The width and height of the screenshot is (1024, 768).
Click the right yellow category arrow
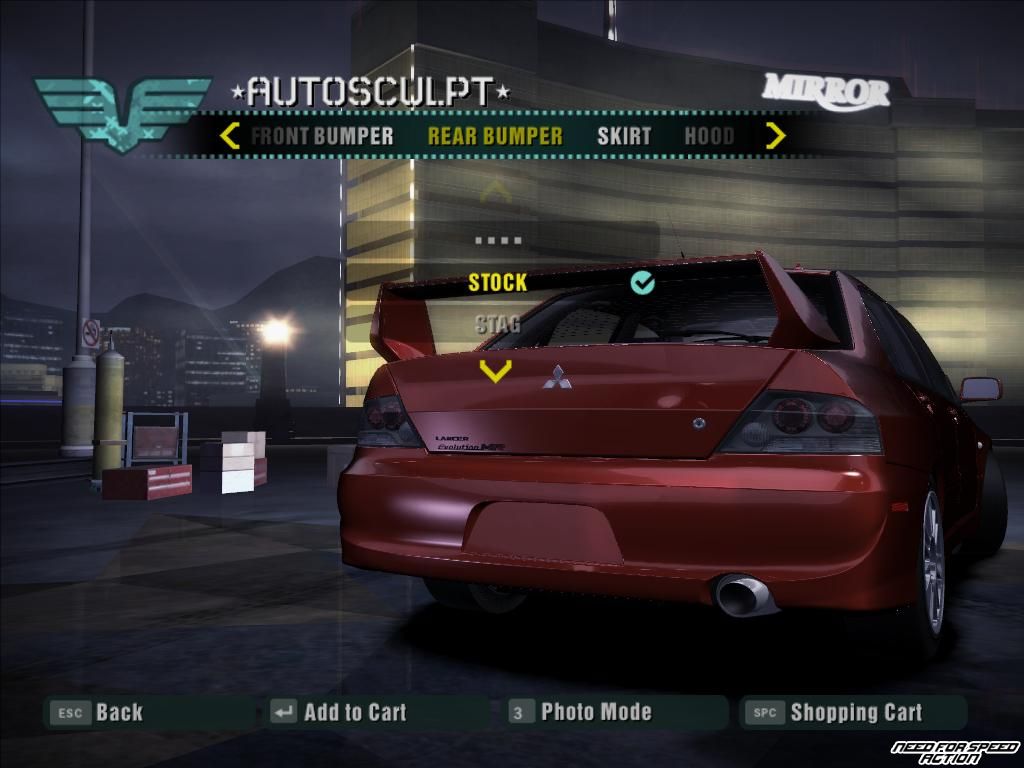click(x=775, y=136)
